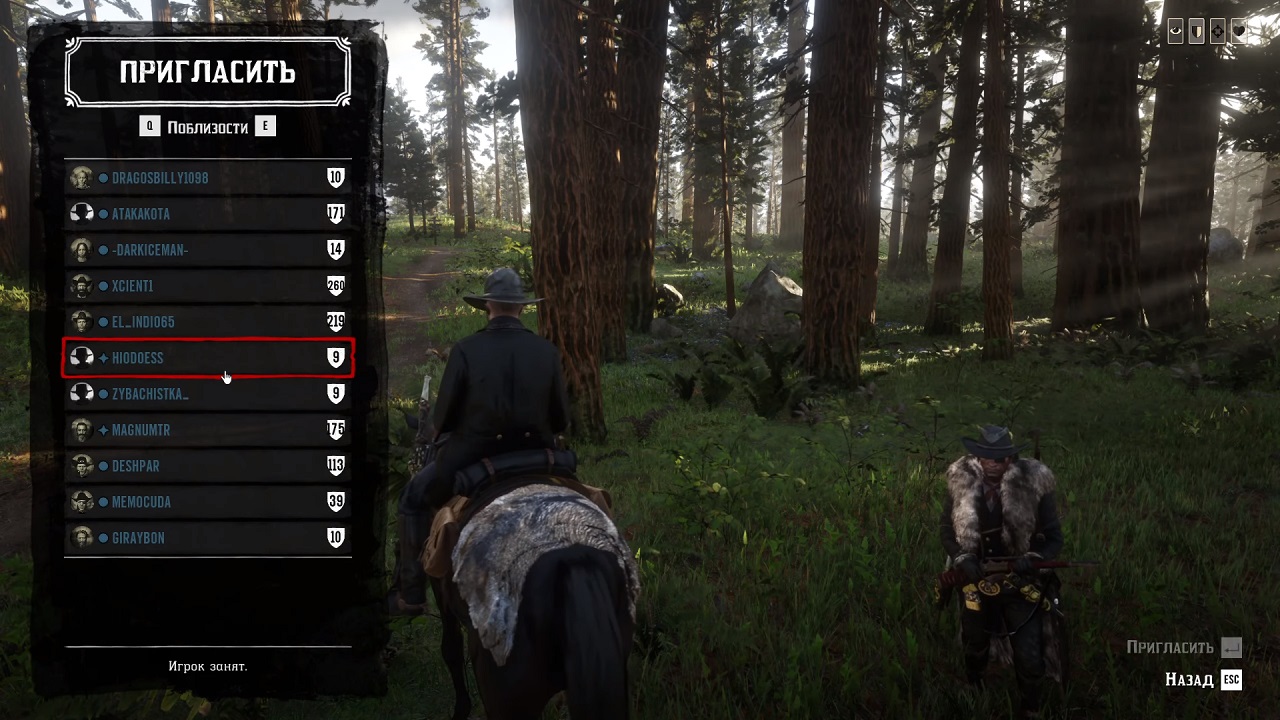The image size is (1280, 720).
Task: Select the shield ability card icon
Action: point(1196,32)
